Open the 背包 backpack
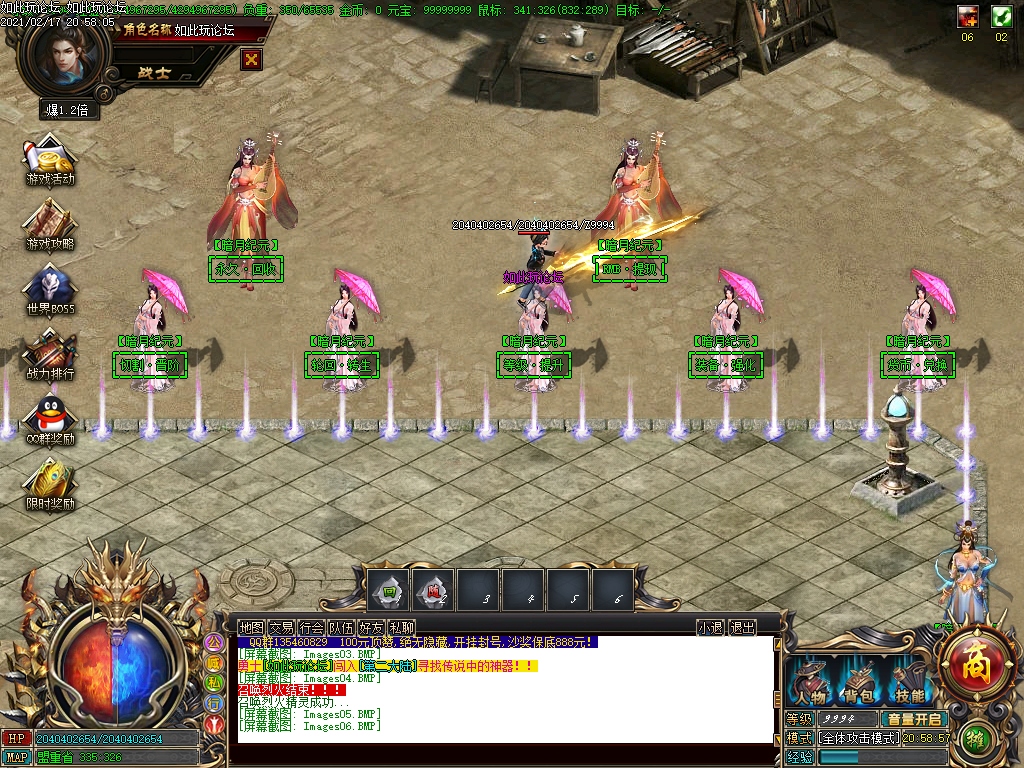Screen dimensions: 1024x768 pos(858,684)
